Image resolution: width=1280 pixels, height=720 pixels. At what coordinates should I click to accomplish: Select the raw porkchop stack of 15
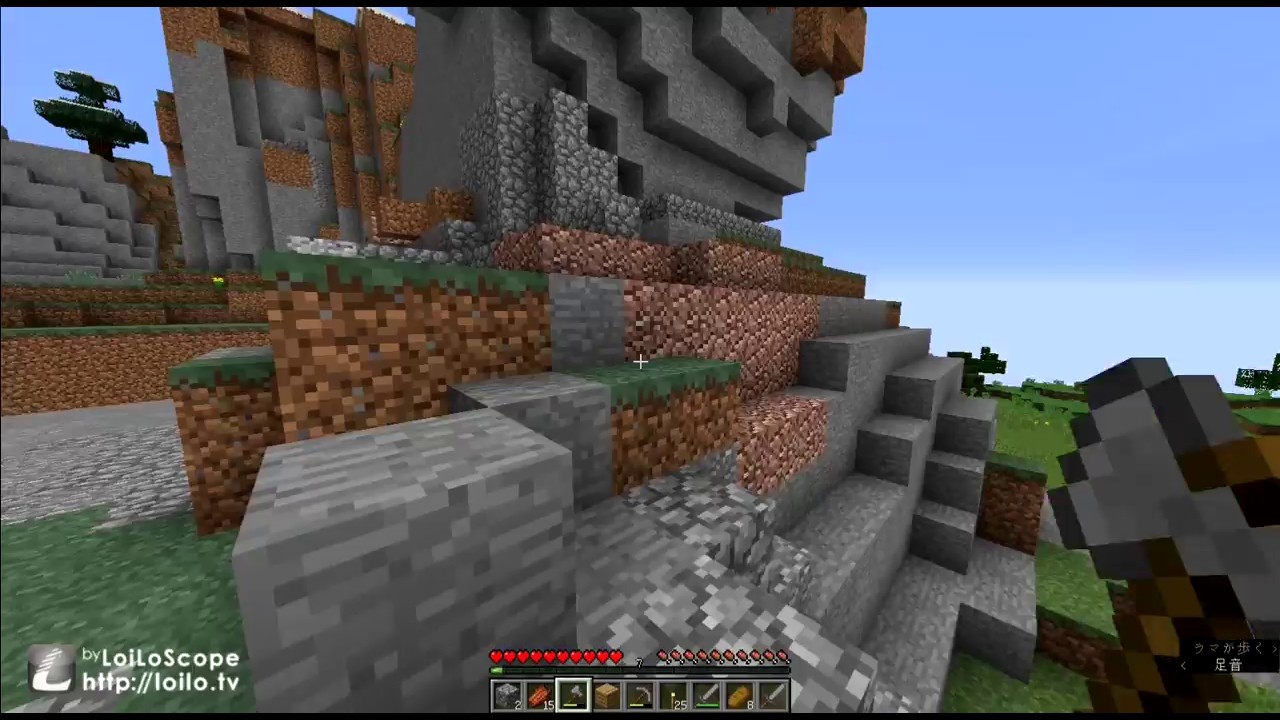click(x=541, y=695)
